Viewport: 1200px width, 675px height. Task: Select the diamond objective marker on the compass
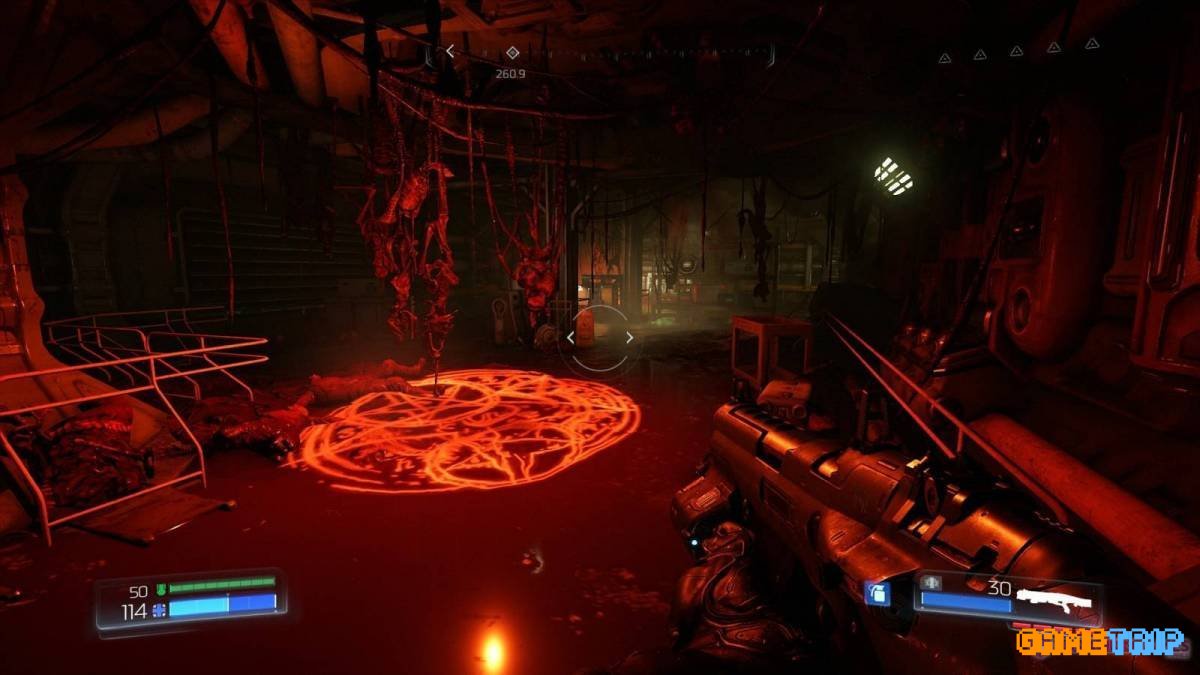click(512, 52)
